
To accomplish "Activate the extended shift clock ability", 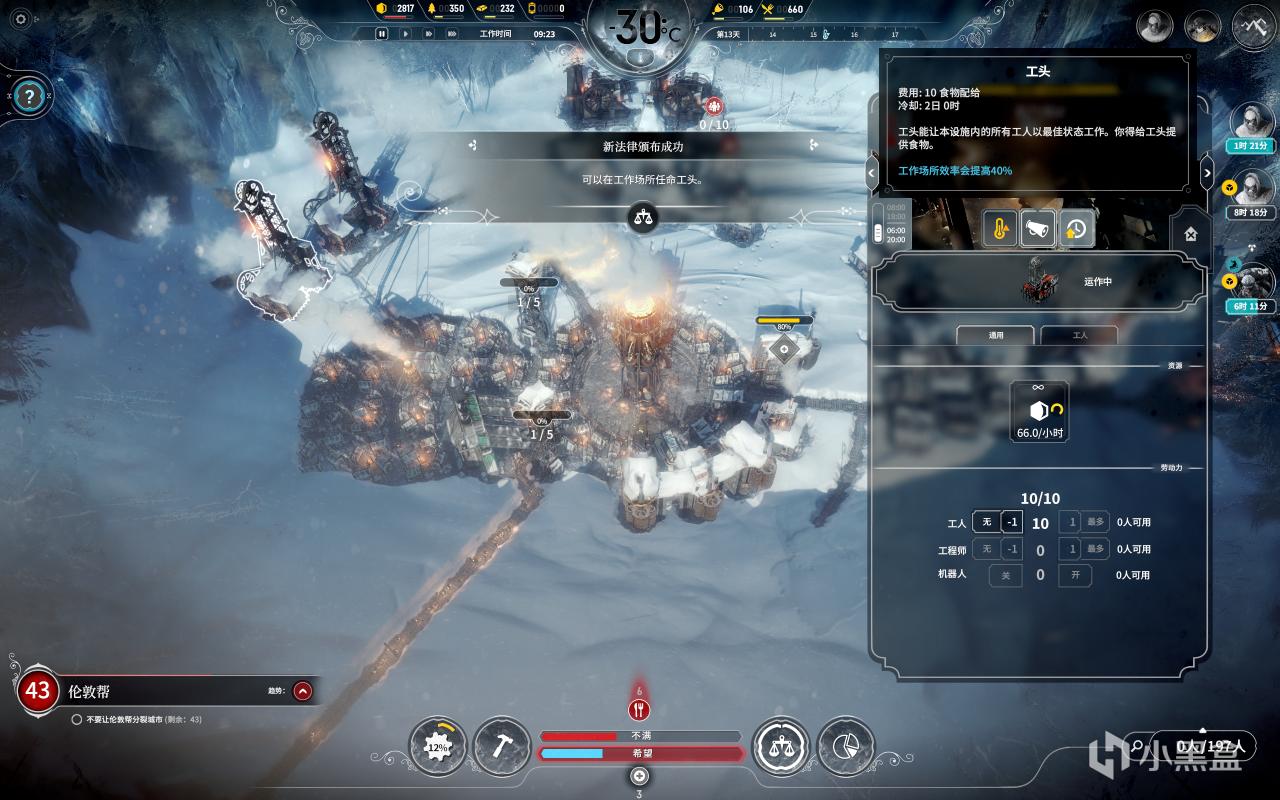I will point(1076,230).
